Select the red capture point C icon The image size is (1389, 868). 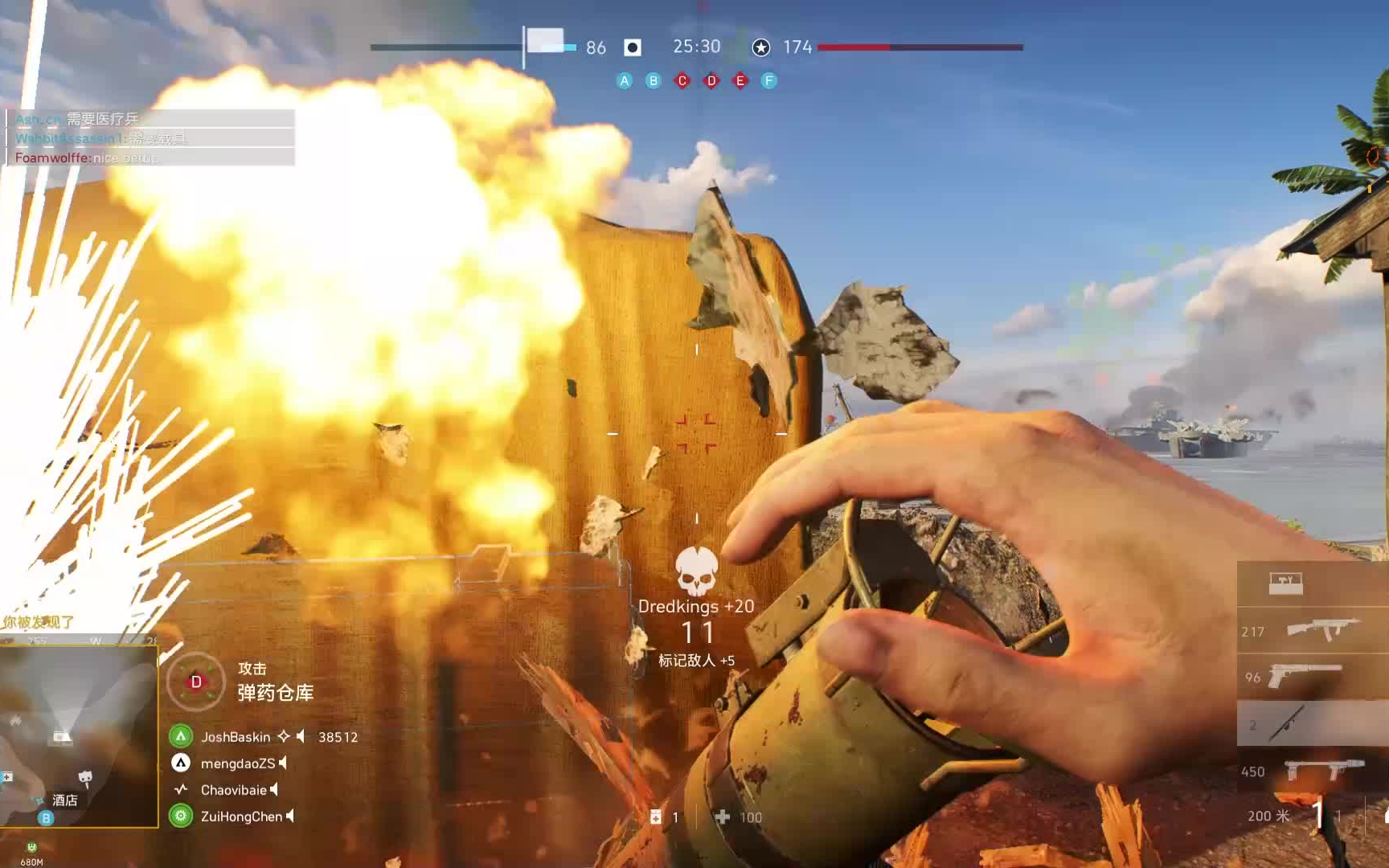click(682, 80)
